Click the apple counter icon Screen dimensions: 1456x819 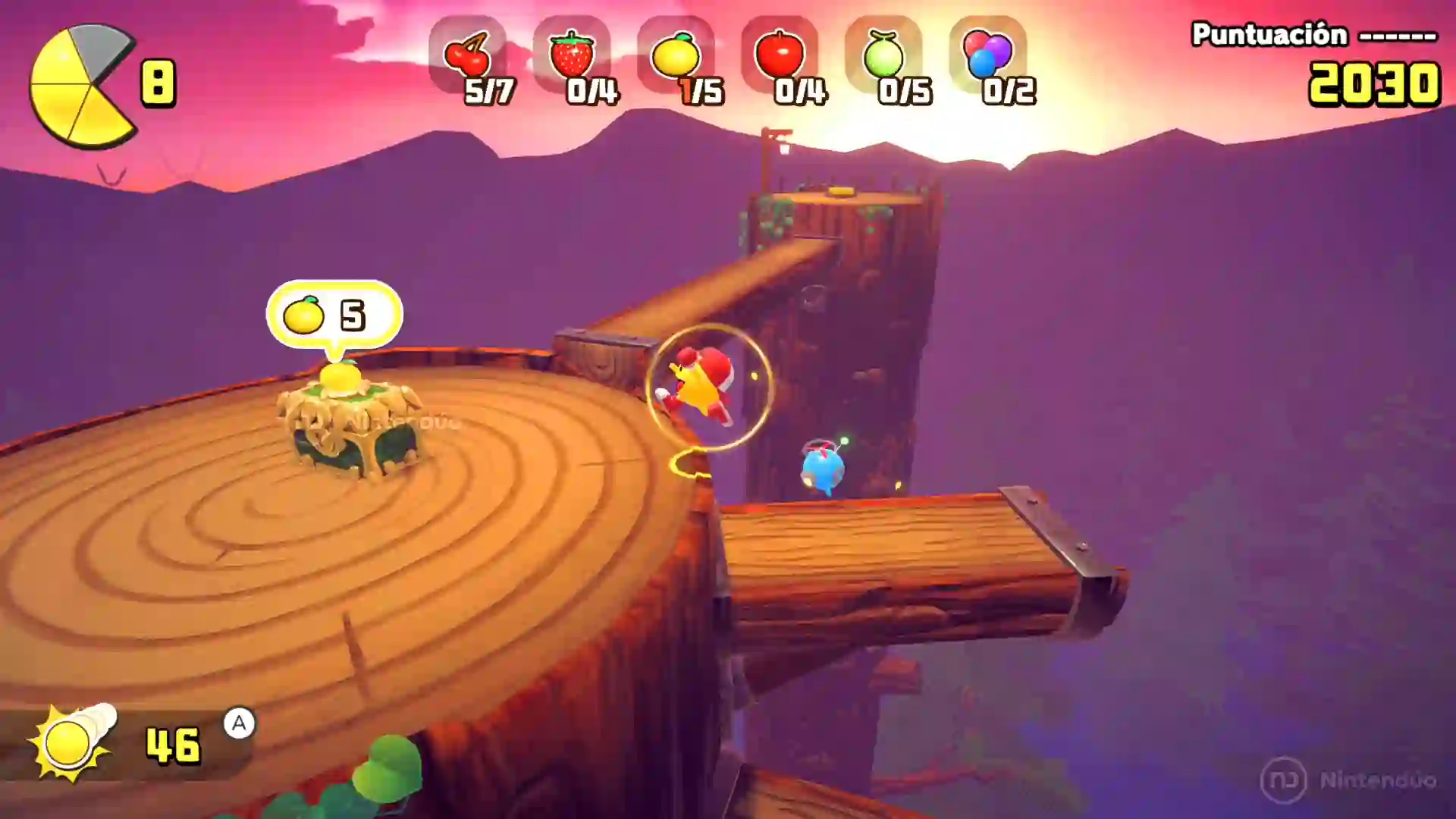tap(789, 53)
